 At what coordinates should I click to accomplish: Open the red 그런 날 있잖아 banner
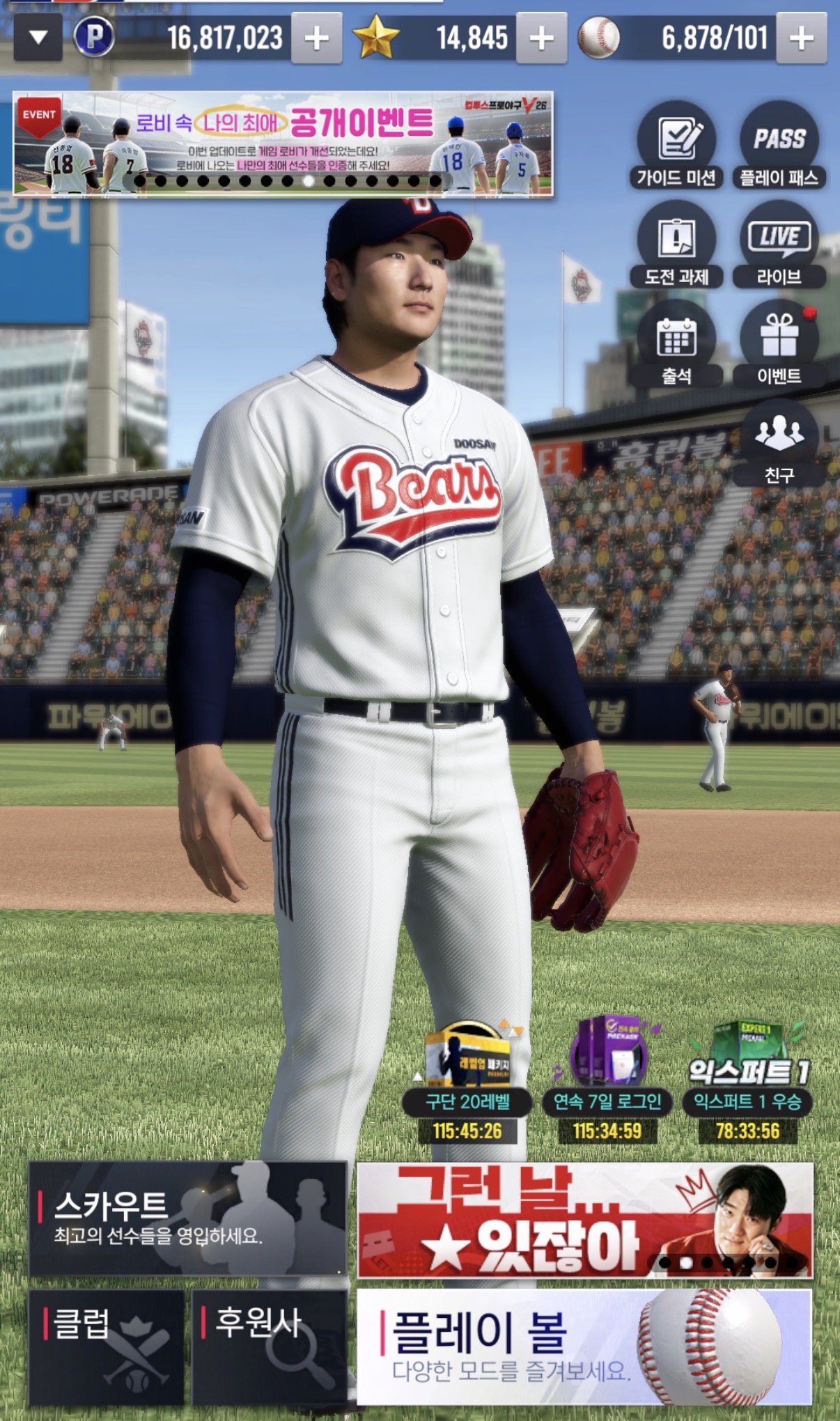click(x=584, y=1220)
